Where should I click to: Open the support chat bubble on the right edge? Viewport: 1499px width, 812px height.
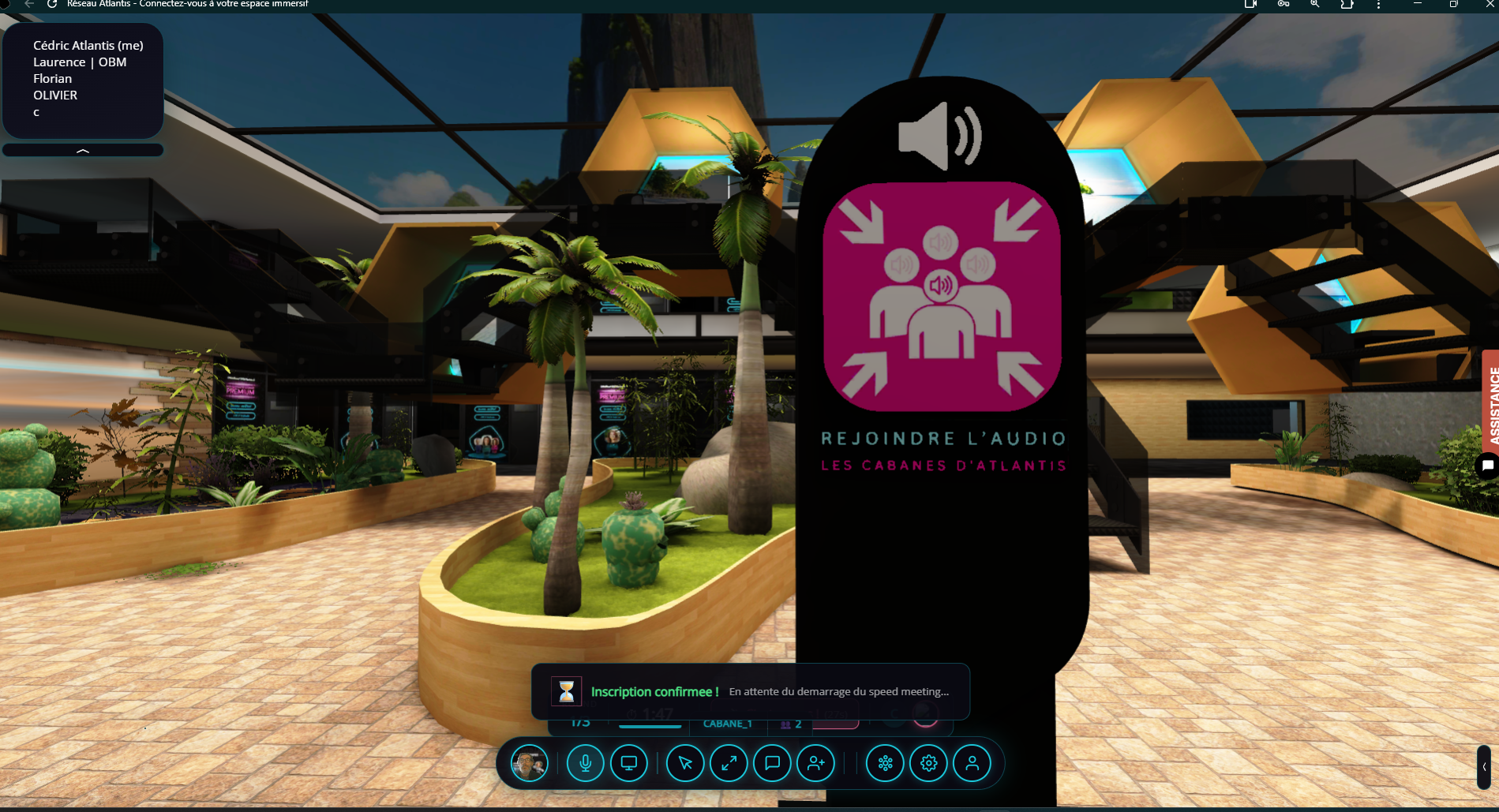tap(1488, 466)
